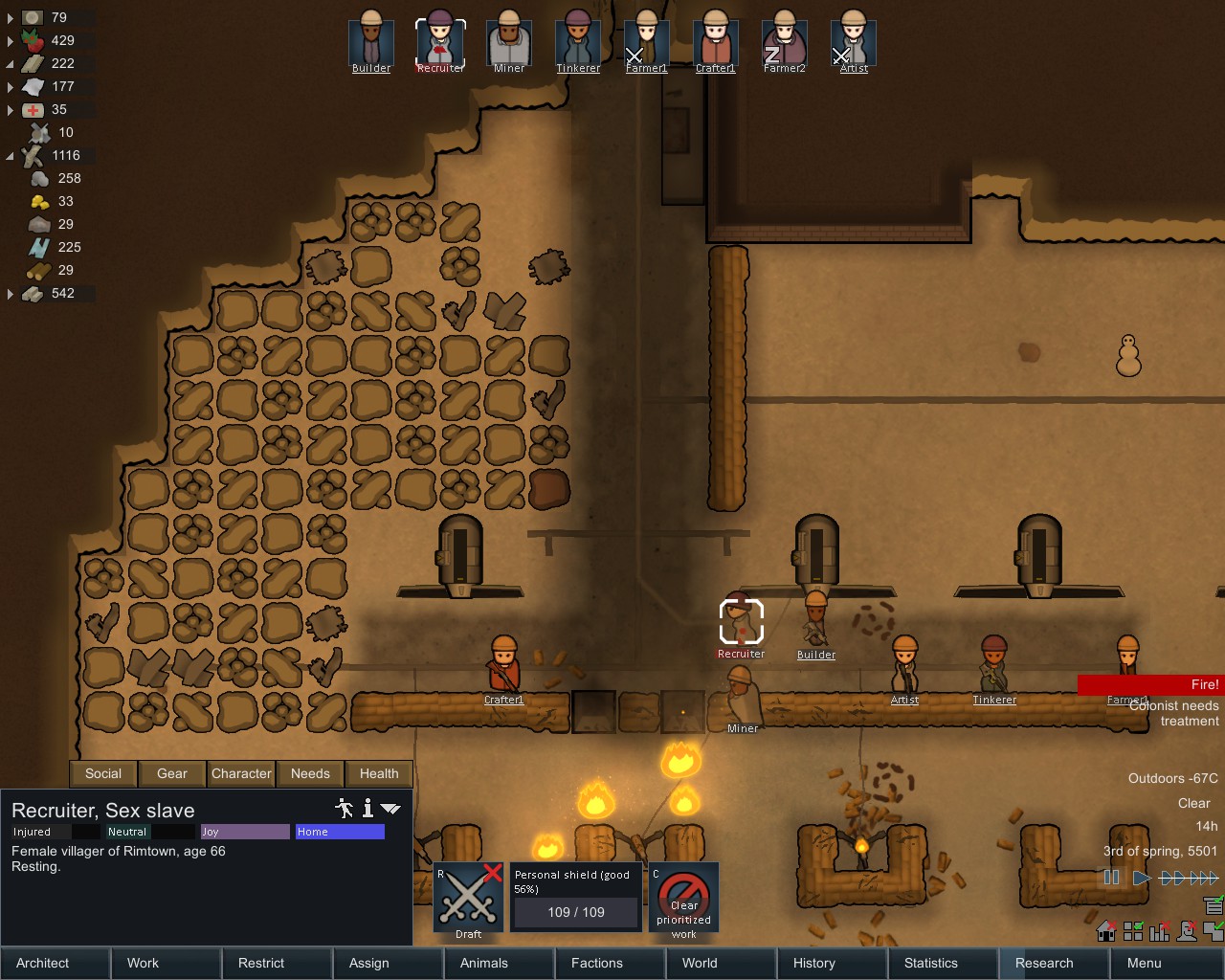Open the World map
This screenshot has height=980, width=1225.
pos(722,963)
